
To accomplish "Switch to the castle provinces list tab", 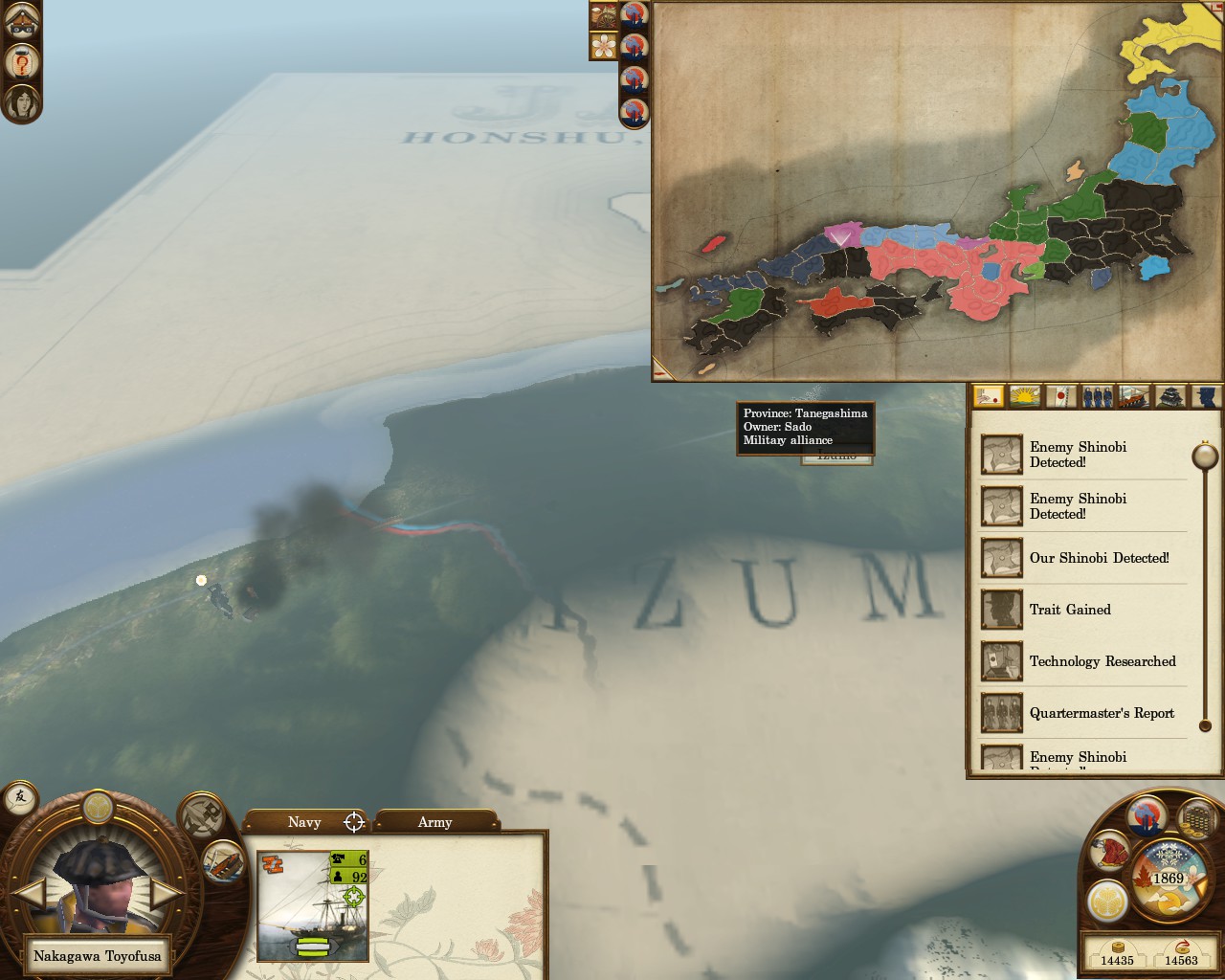I will coord(1171,395).
